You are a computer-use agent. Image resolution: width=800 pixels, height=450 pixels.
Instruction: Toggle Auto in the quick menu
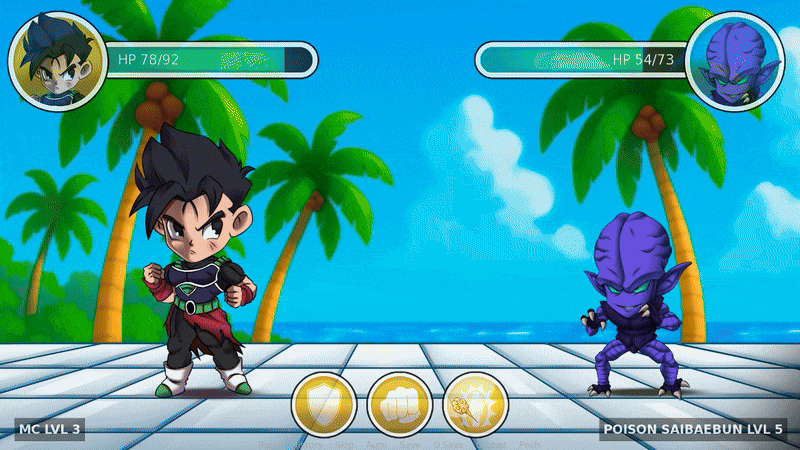377,445
